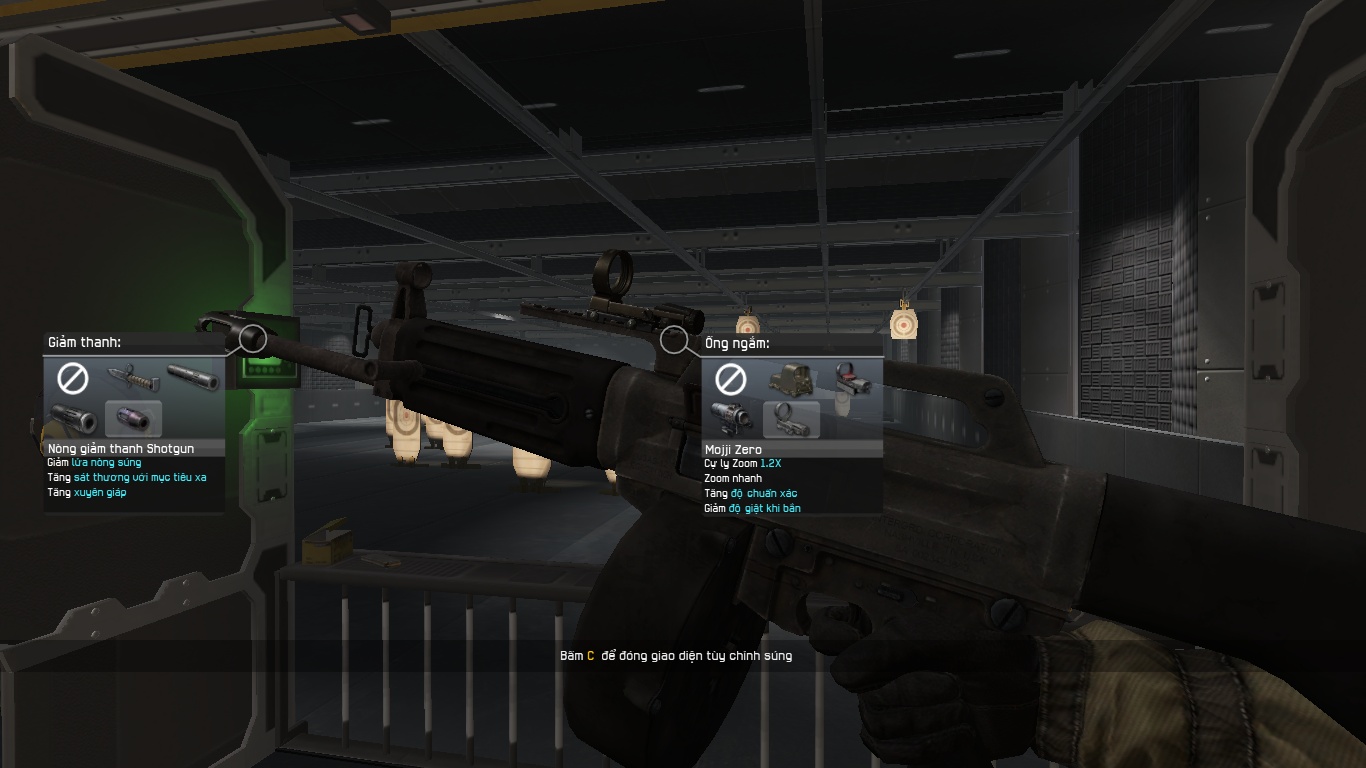Remove the scope with the none icon
This screenshot has width=1366, height=768.
pos(731,379)
